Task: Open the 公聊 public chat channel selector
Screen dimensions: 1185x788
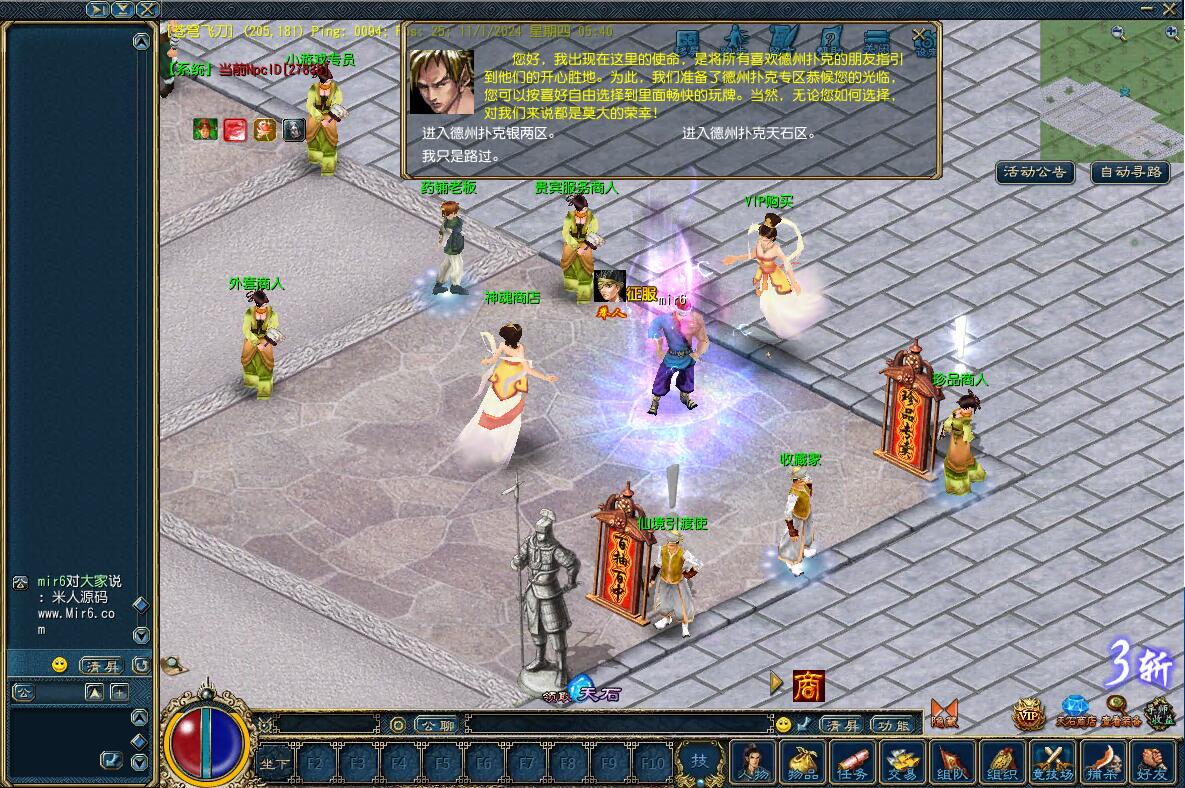Action: [x=436, y=725]
